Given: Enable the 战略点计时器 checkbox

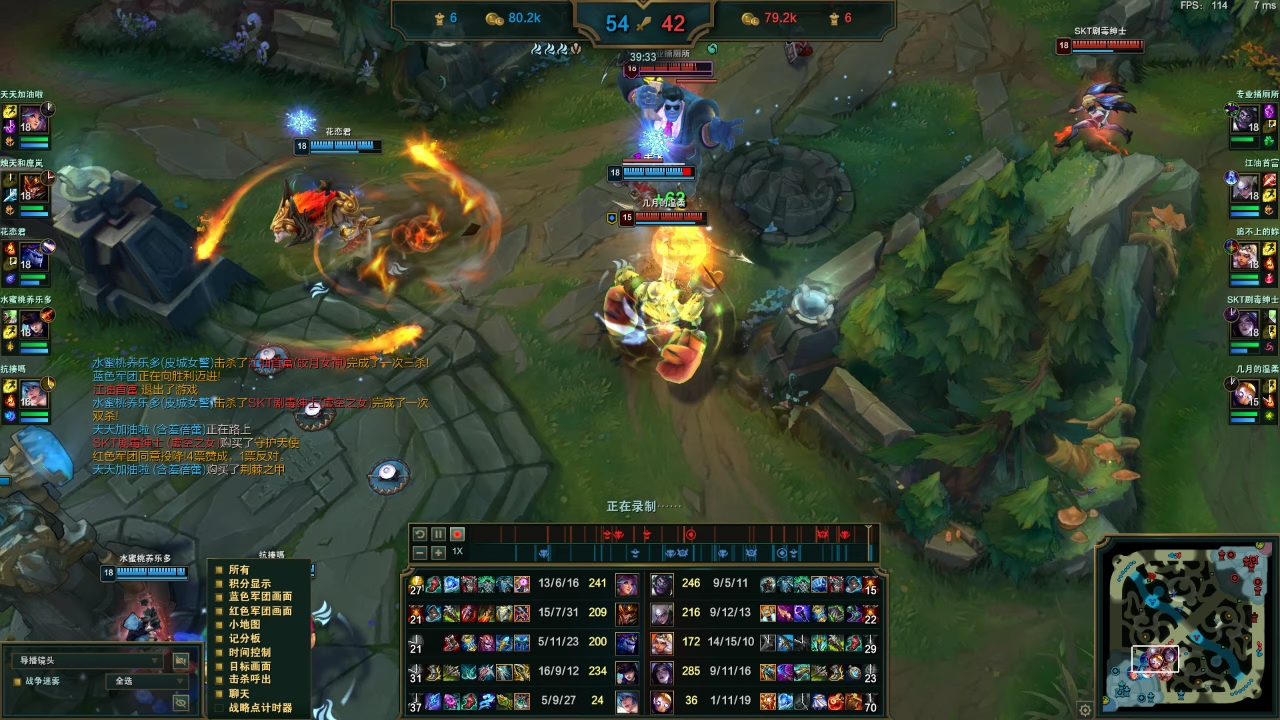Looking at the screenshot, I should 219,707.
